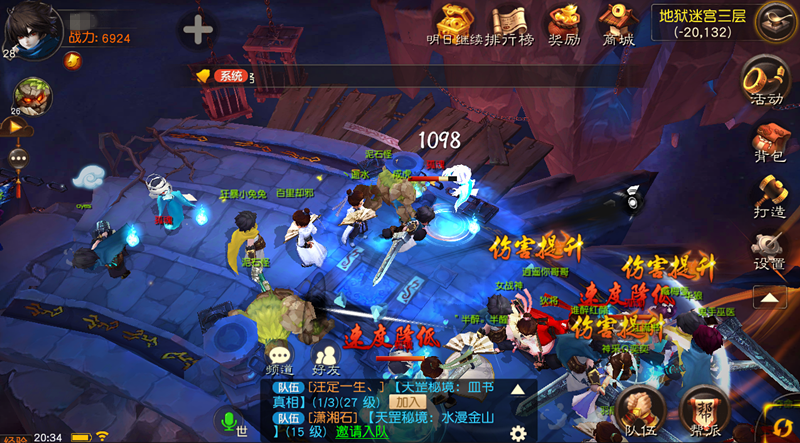Open the 设置 settings
800x443 pixels.
[x=768, y=250]
